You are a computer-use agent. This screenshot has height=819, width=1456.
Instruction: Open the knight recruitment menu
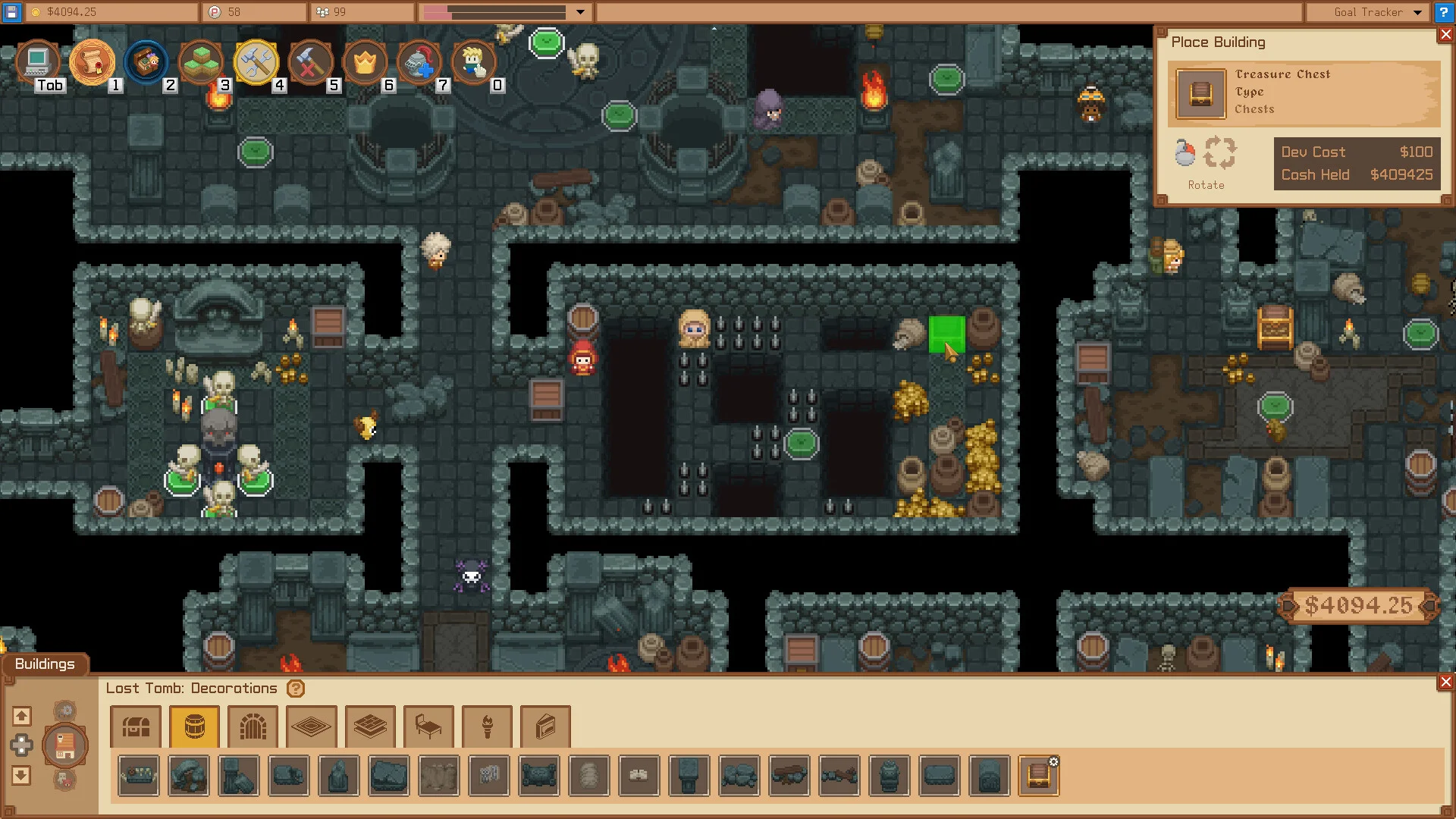(419, 62)
